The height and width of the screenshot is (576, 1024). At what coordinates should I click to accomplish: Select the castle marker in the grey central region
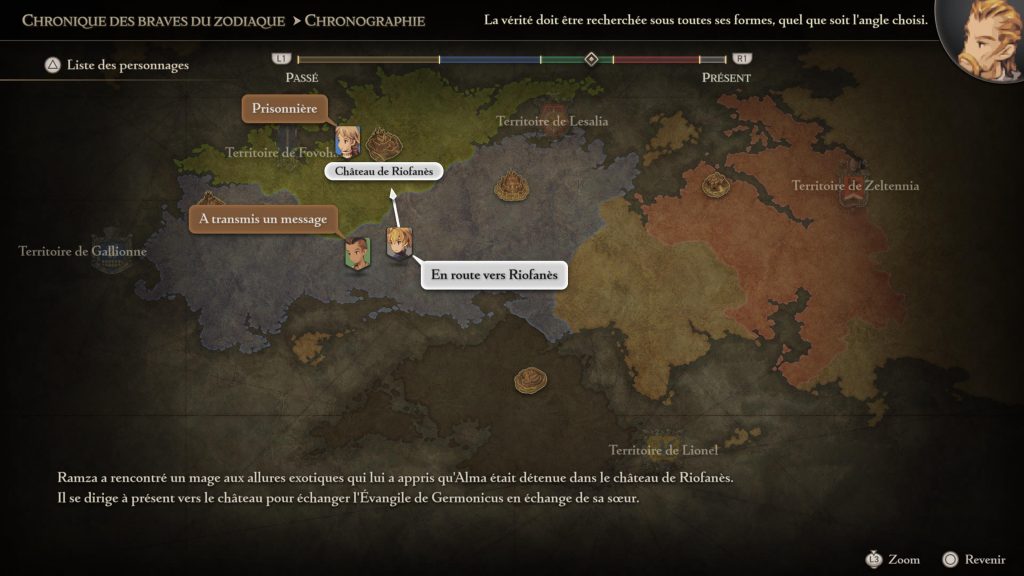[511, 184]
